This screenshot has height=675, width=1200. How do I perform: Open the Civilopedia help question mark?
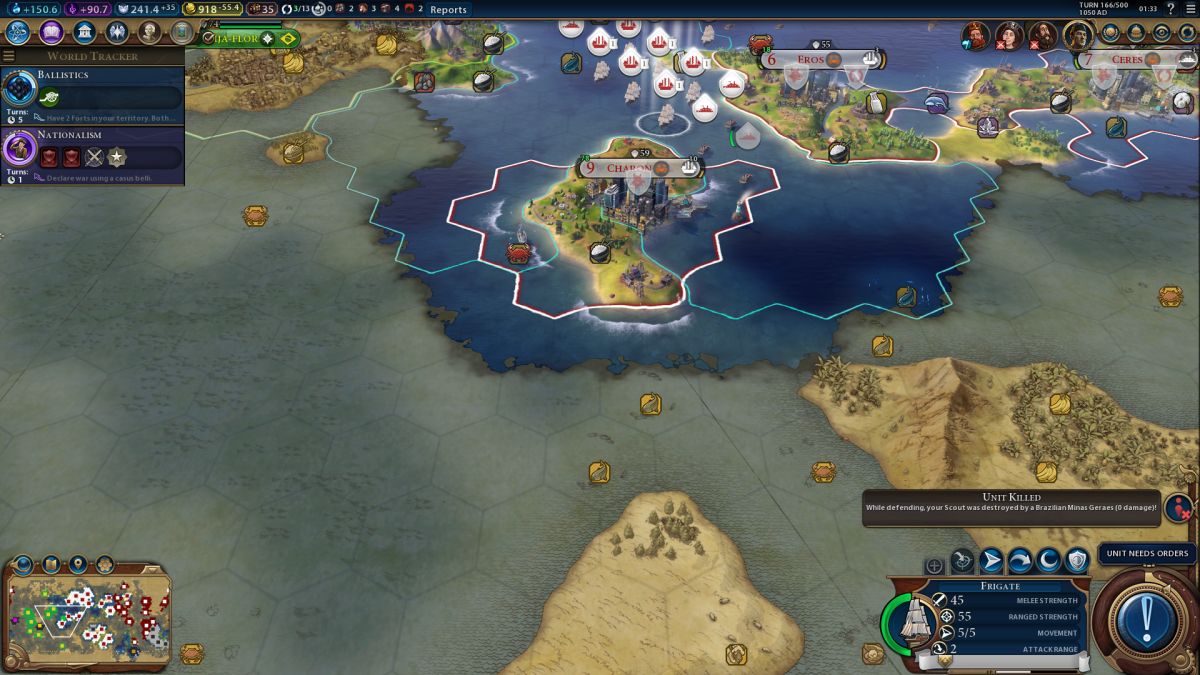coord(1170,9)
